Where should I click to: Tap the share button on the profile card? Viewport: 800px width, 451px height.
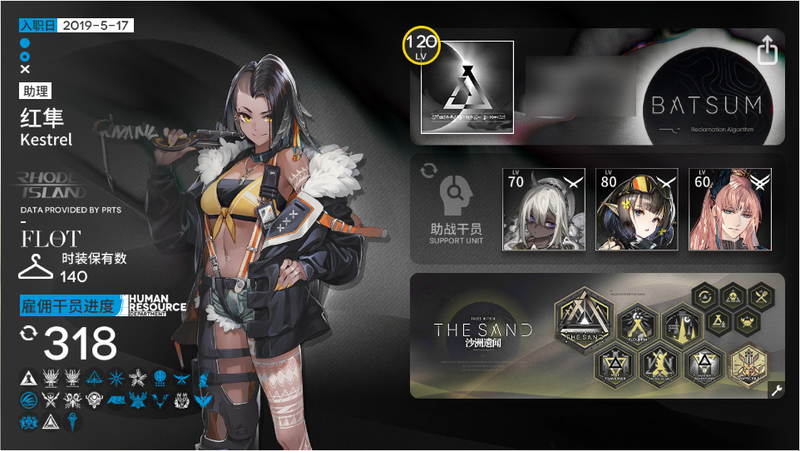pyautogui.click(x=768, y=49)
